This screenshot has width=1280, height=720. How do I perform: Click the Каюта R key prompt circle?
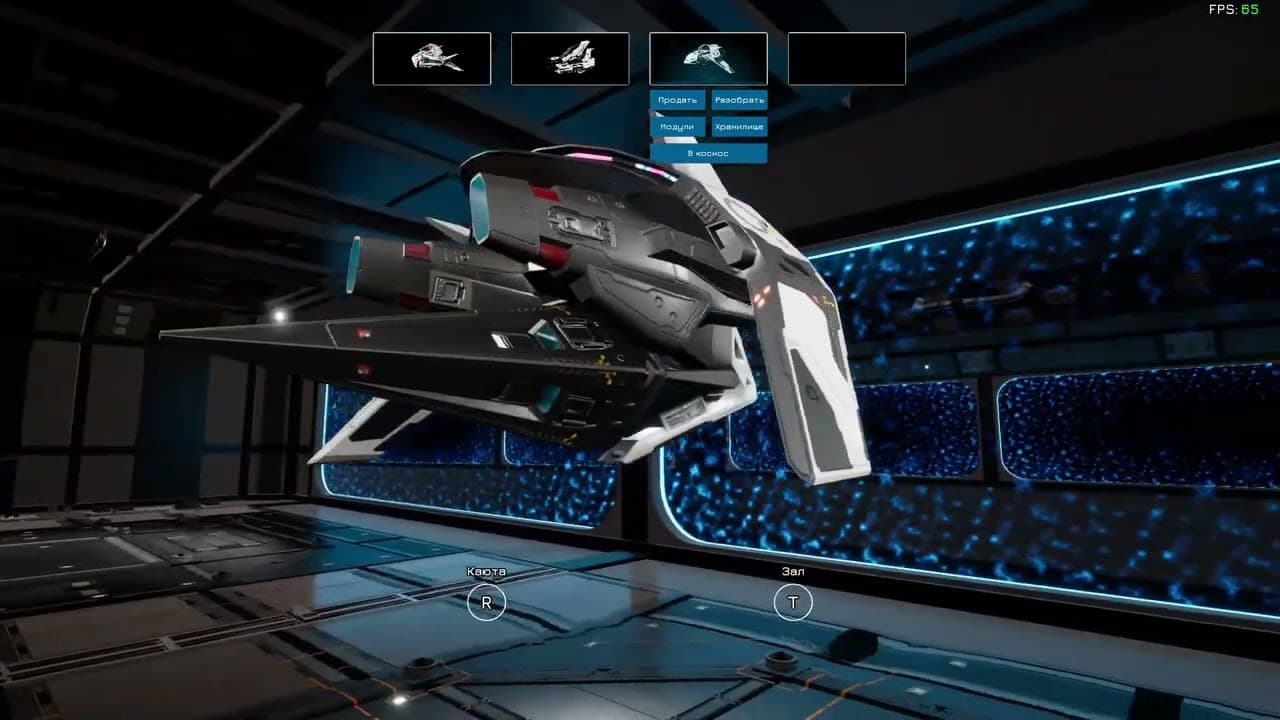pos(487,603)
